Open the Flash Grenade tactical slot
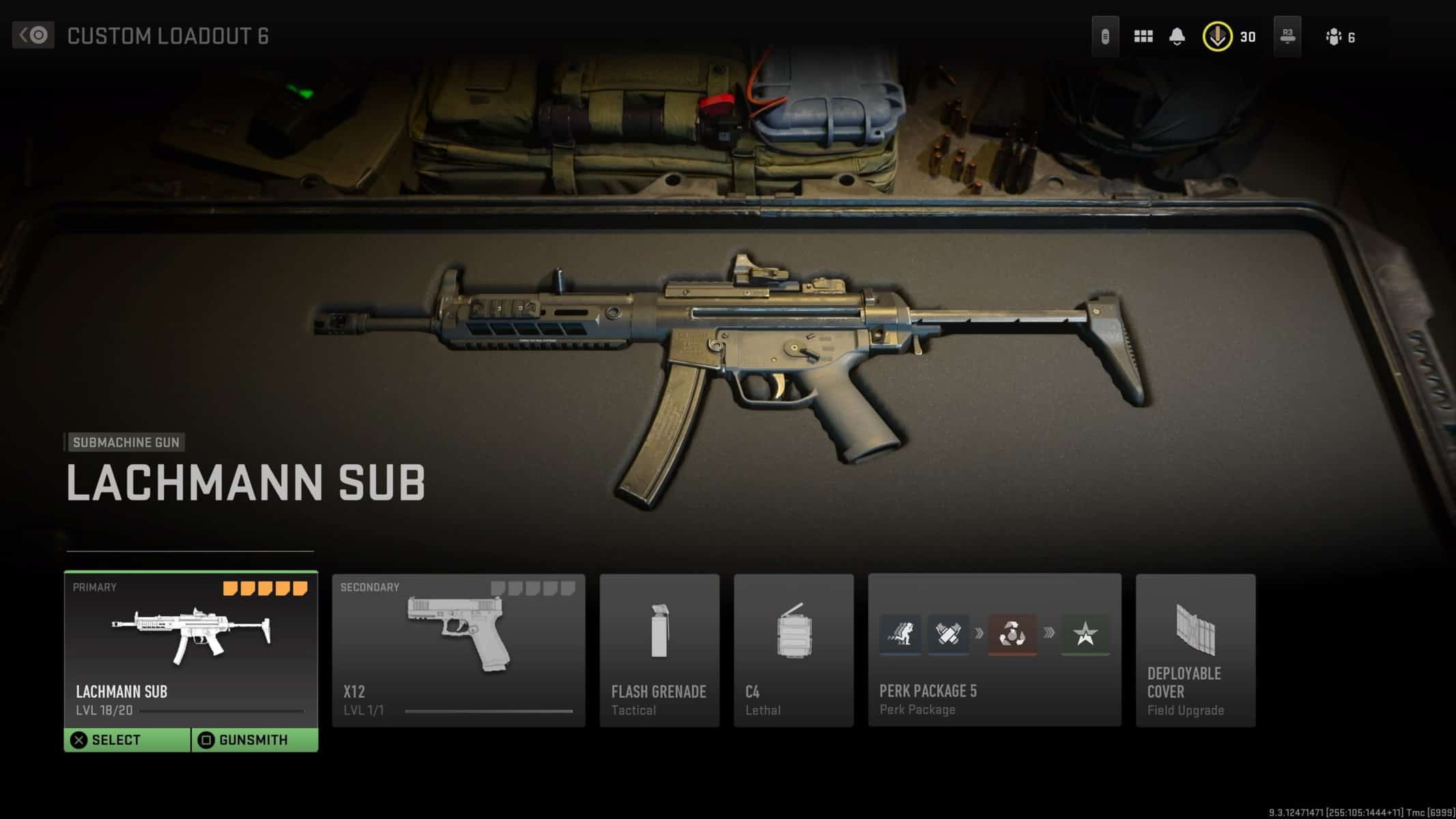This screenshot has height=819, width=1456. point(659,650)
